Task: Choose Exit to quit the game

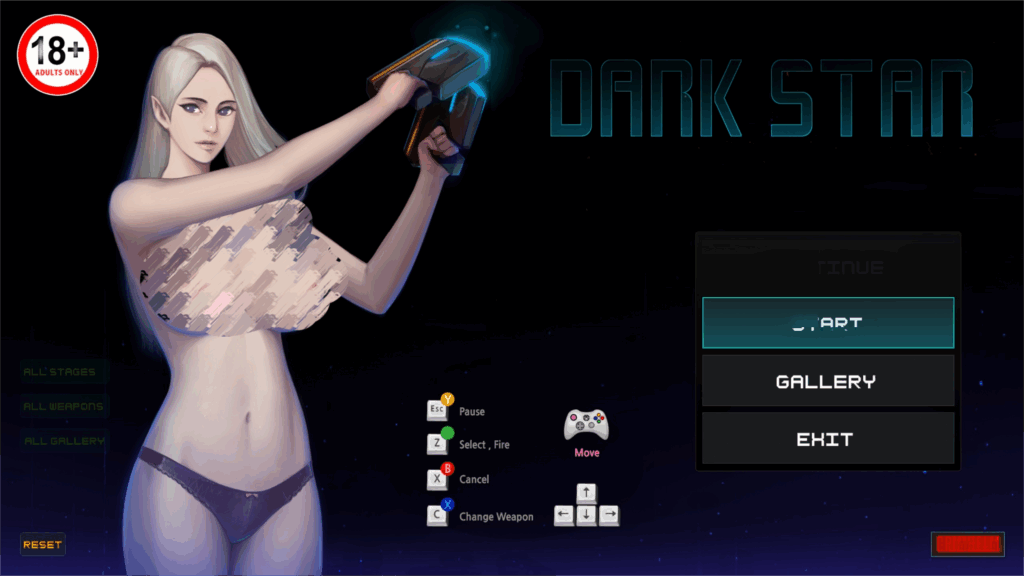Action: 827,439
